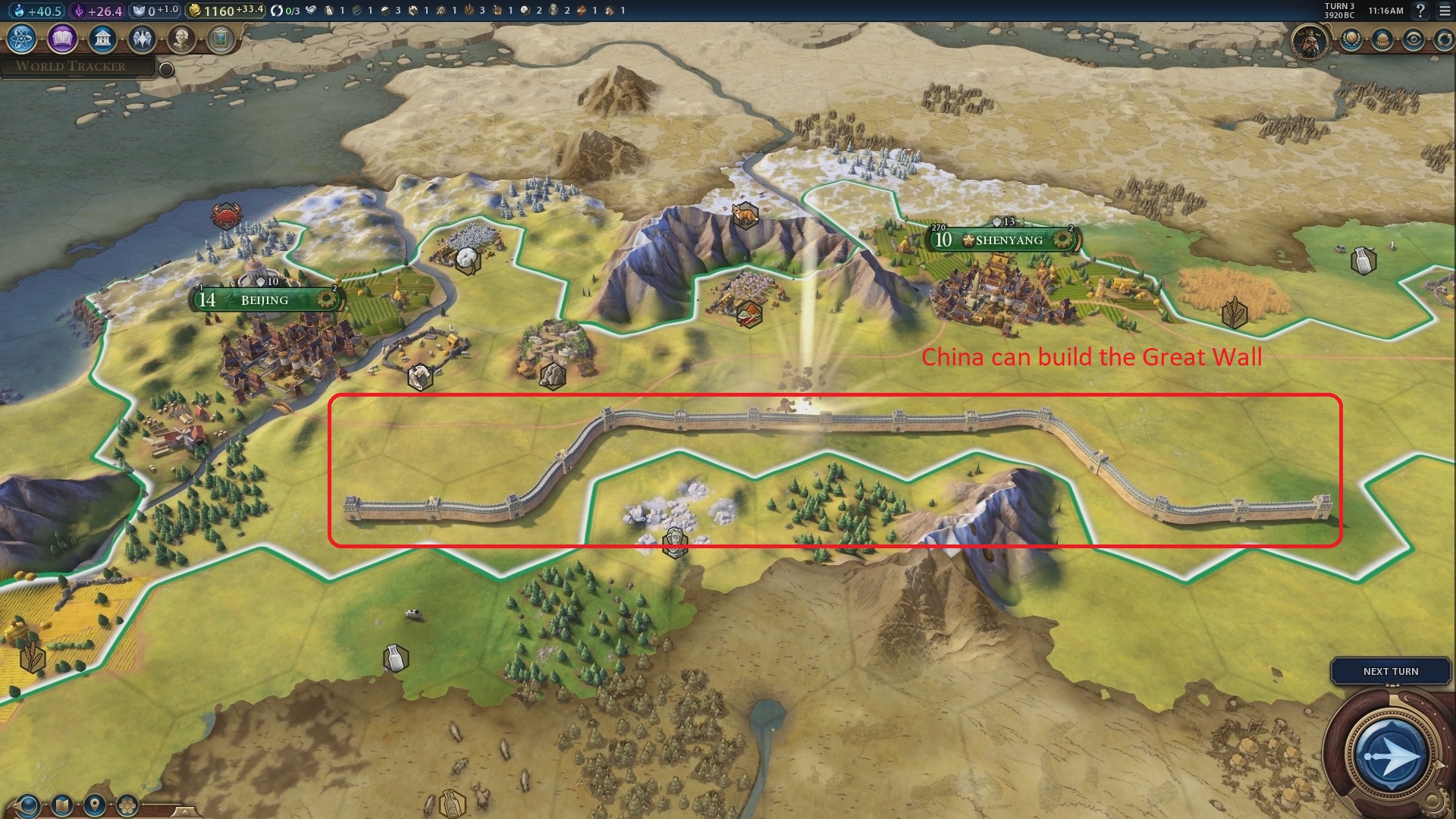1456x819 pixels.
Task: Open the Religion panel with the faith icon
Action: tap(143, 36)
